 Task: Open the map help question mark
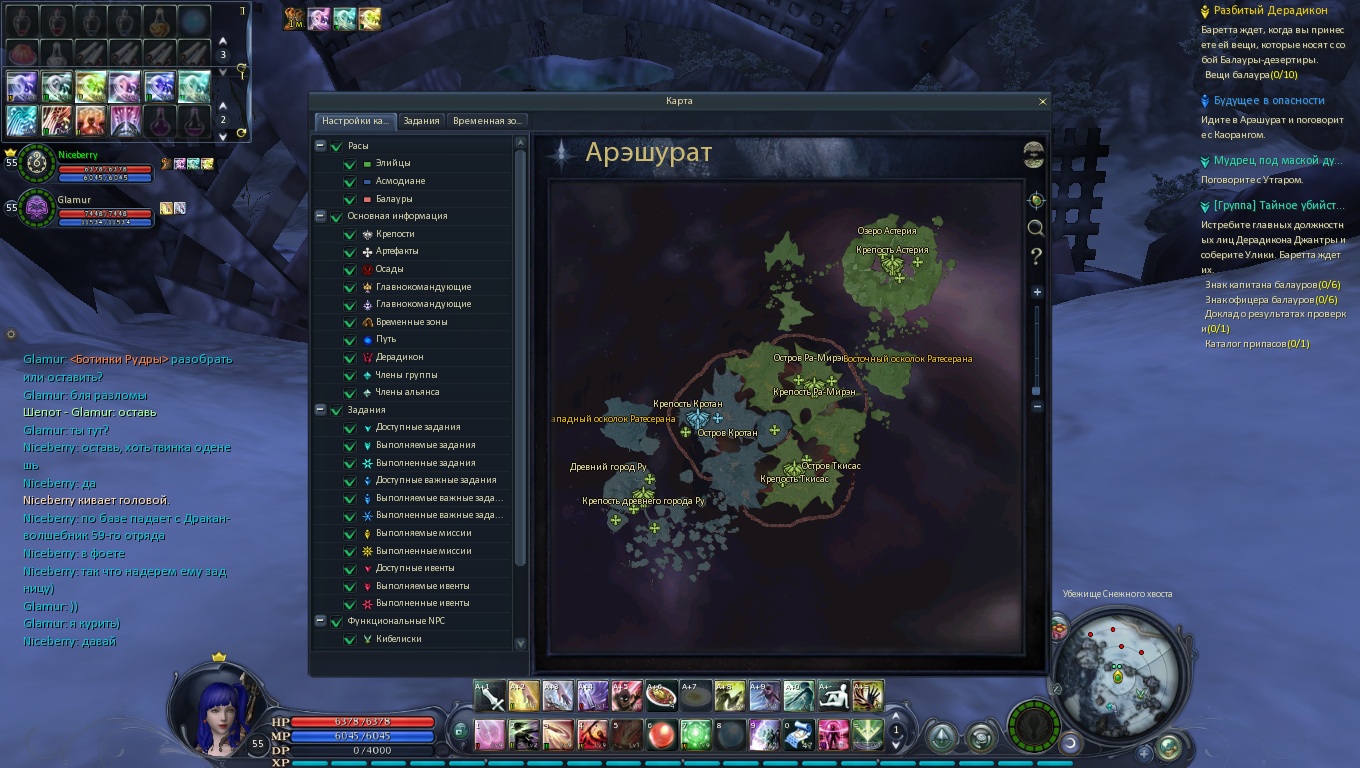(1036, 256)
